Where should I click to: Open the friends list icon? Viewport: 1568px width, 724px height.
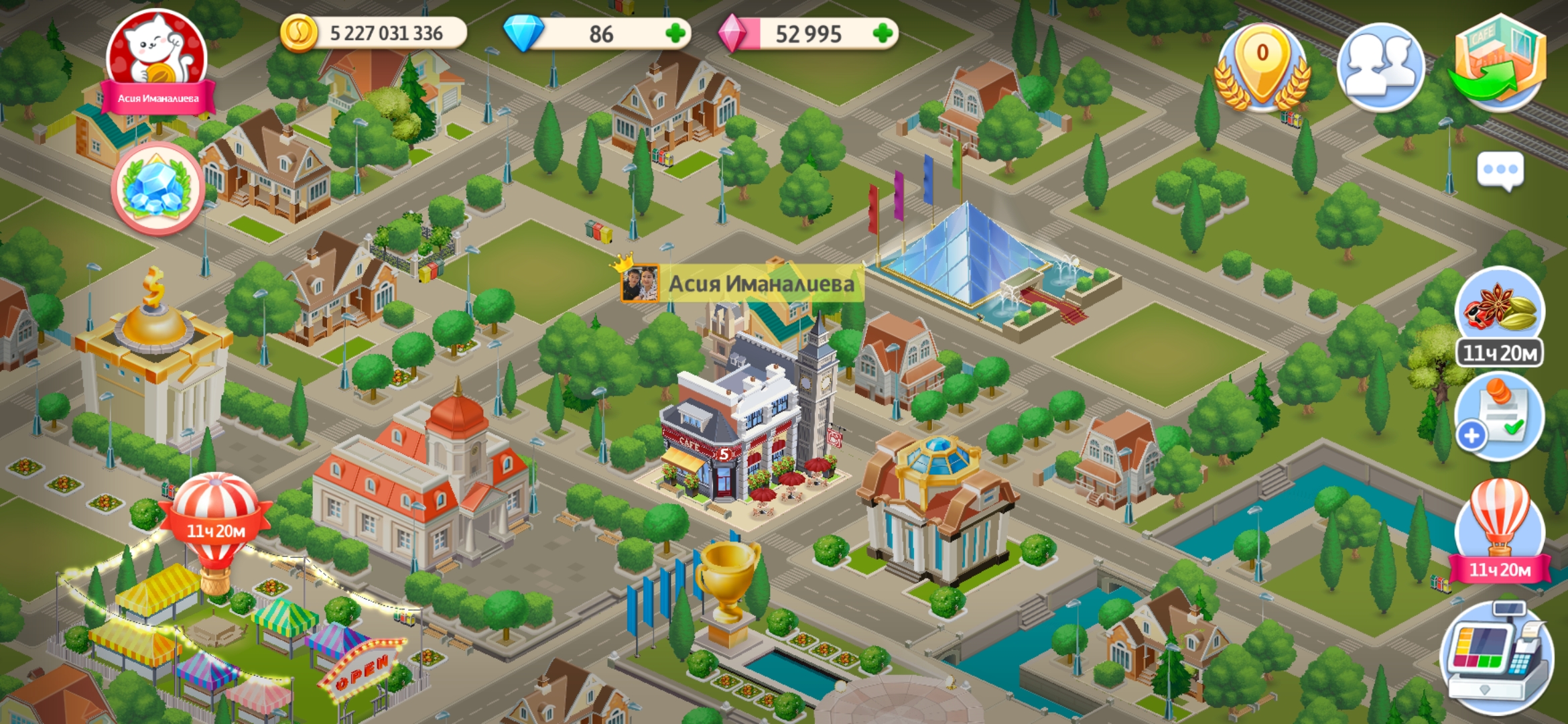coord(1380,67)
